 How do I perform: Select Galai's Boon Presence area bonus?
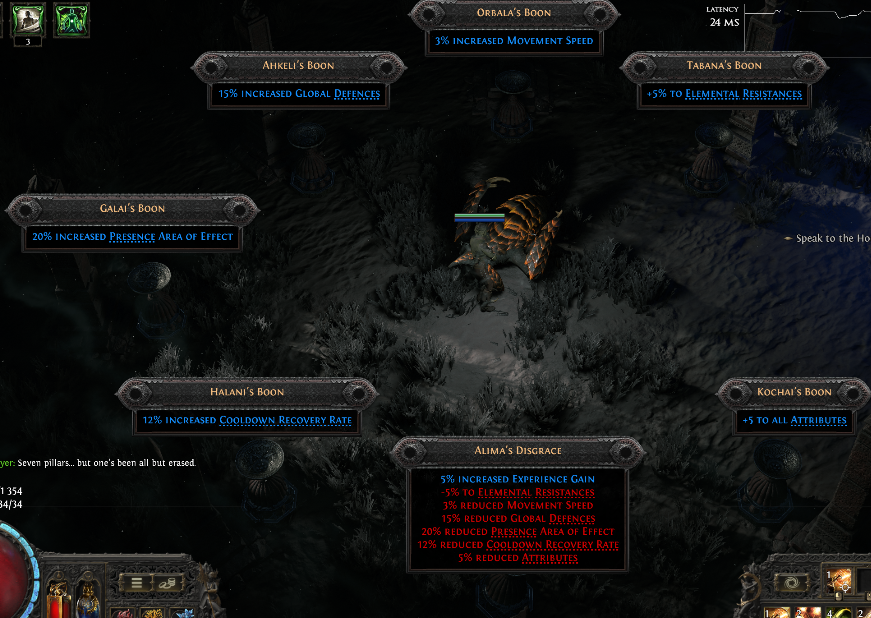(x=132, y=237)
